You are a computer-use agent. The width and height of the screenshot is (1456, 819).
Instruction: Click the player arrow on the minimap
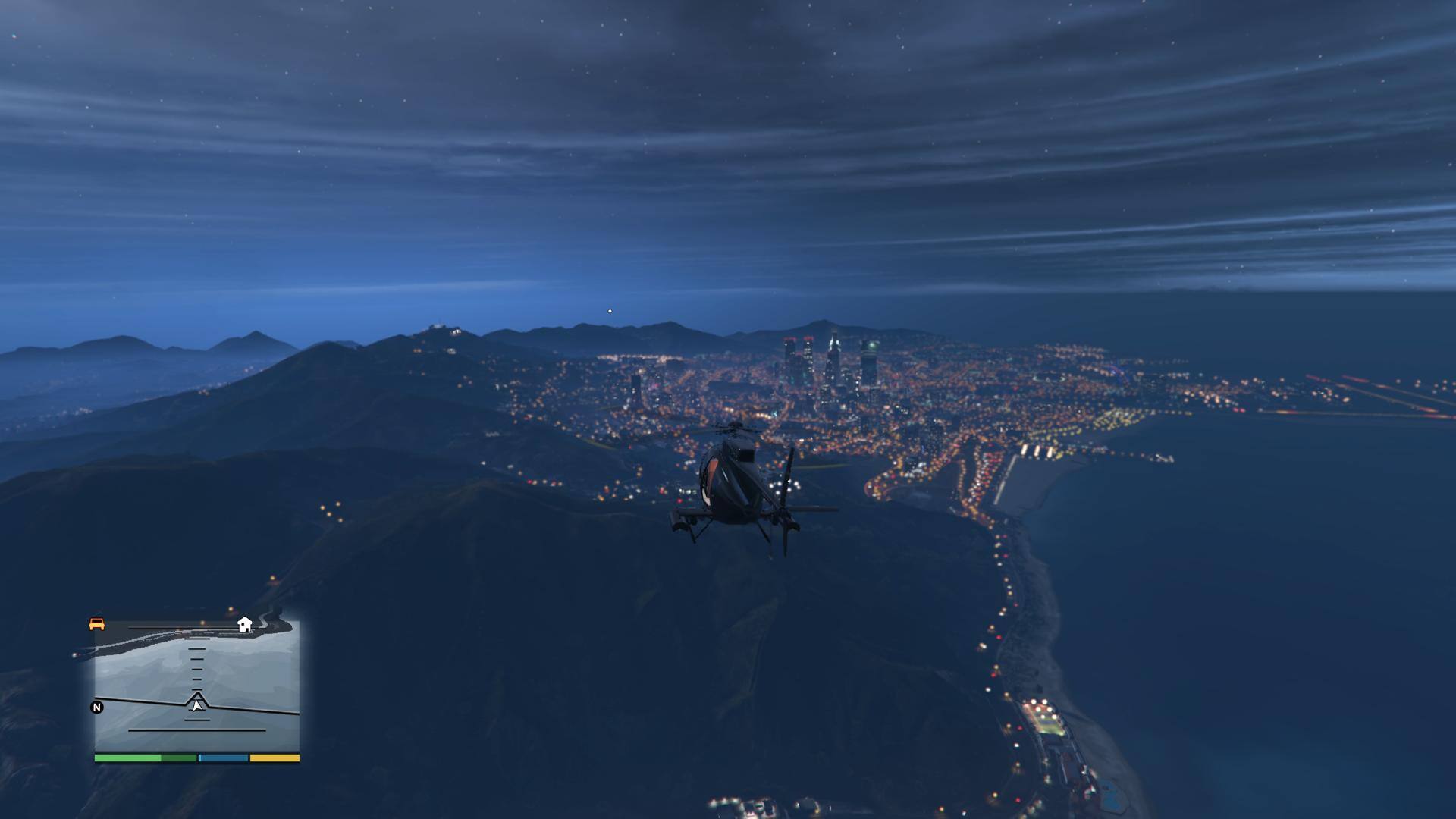pyautogui.click(x=197, y=705)
